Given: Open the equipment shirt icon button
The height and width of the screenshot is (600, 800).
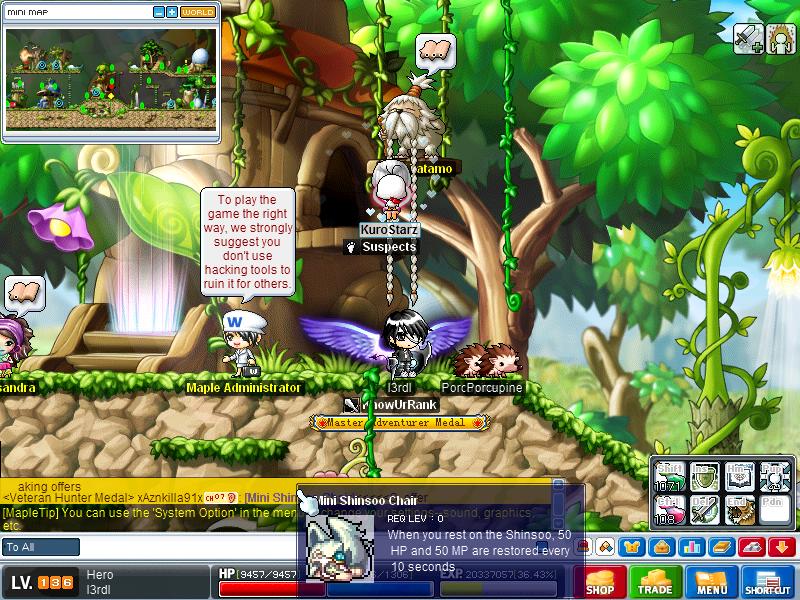Looking at the screenshot, I should tap(633, 547).
